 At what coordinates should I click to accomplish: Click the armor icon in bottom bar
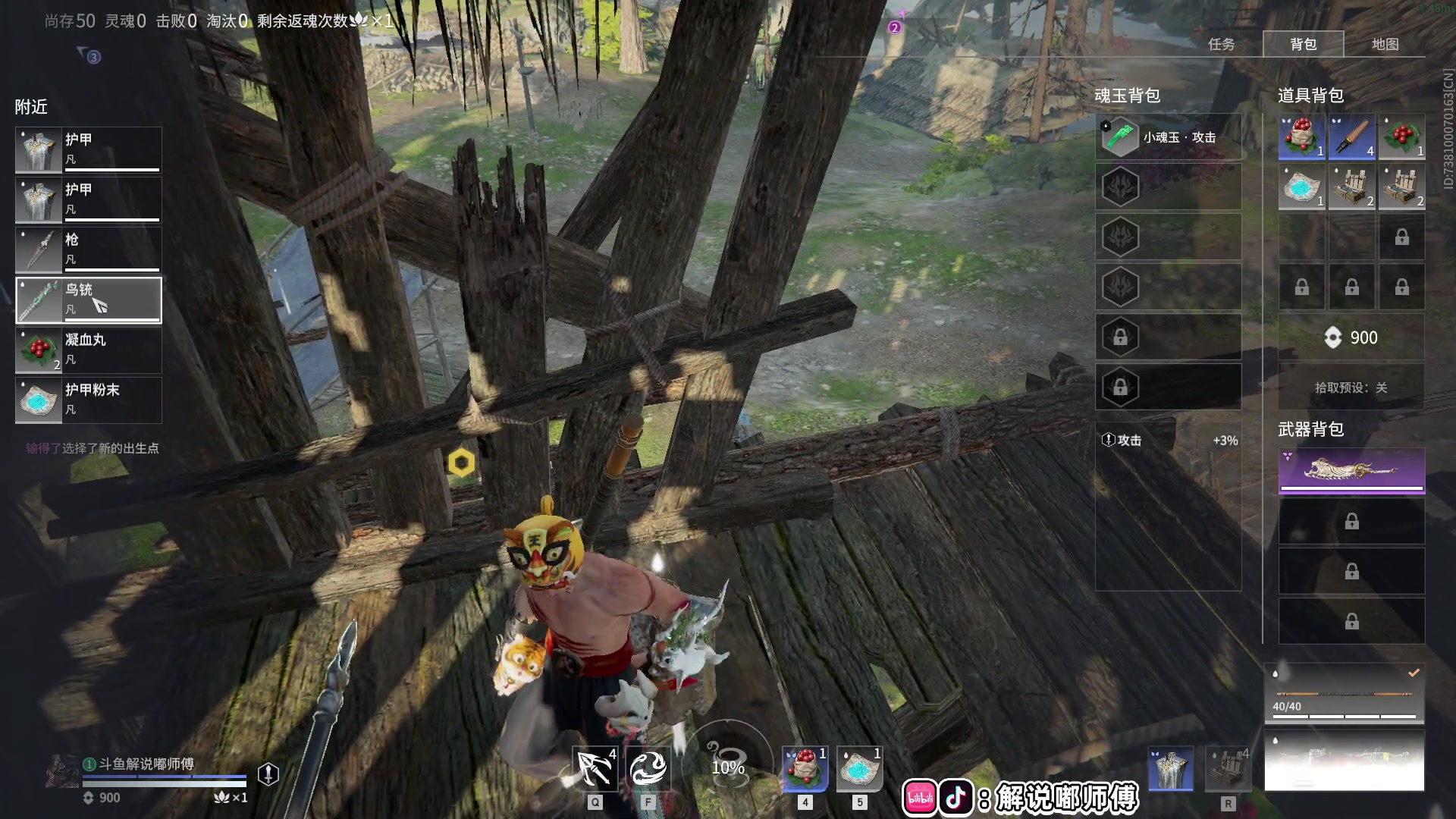[x=1171, y=768]
